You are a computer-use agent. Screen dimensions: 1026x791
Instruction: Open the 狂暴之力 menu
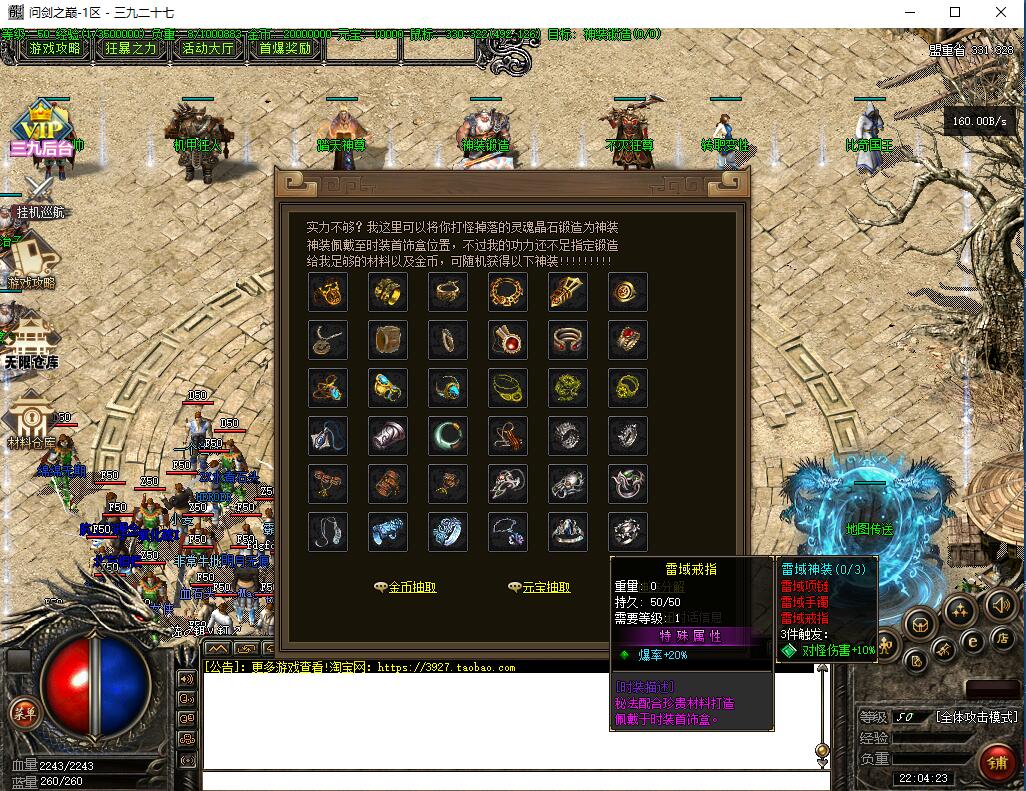[x=130, y=48]
